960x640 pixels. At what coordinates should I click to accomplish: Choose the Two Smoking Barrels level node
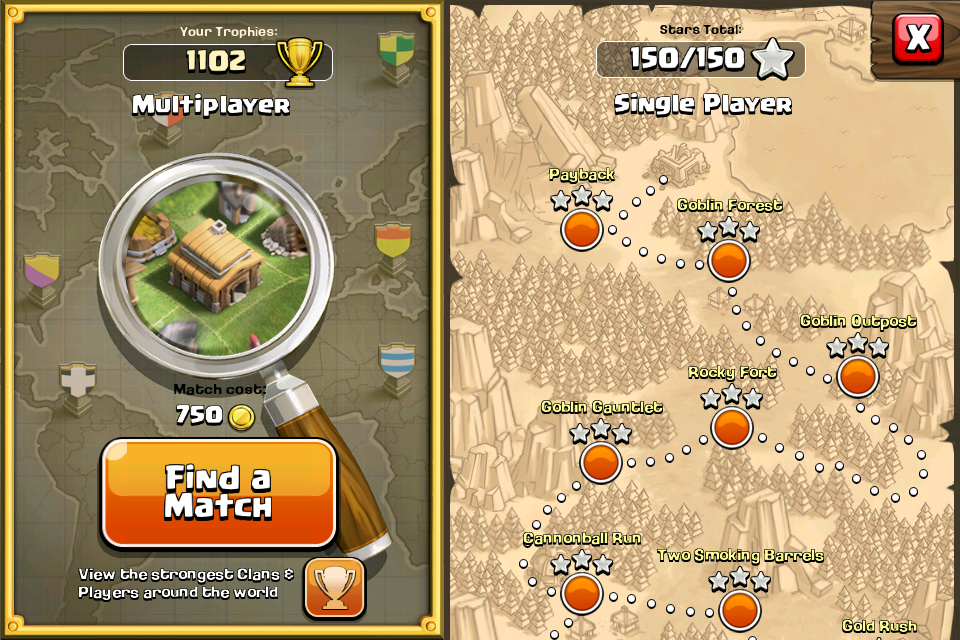pyautogui.click(x=739, y=609)
